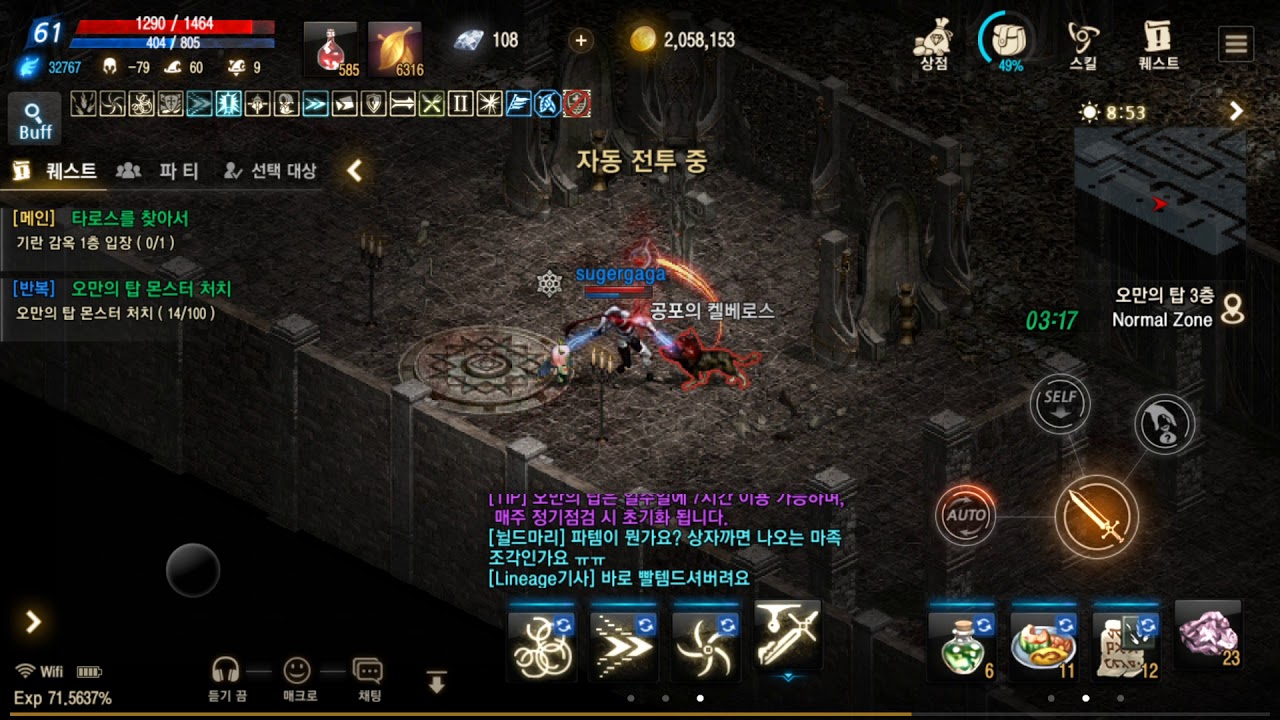Open the 매크로 macro emoji button
The width and height of the screenshot is (1280, 720).
click(x=297, y=678)
